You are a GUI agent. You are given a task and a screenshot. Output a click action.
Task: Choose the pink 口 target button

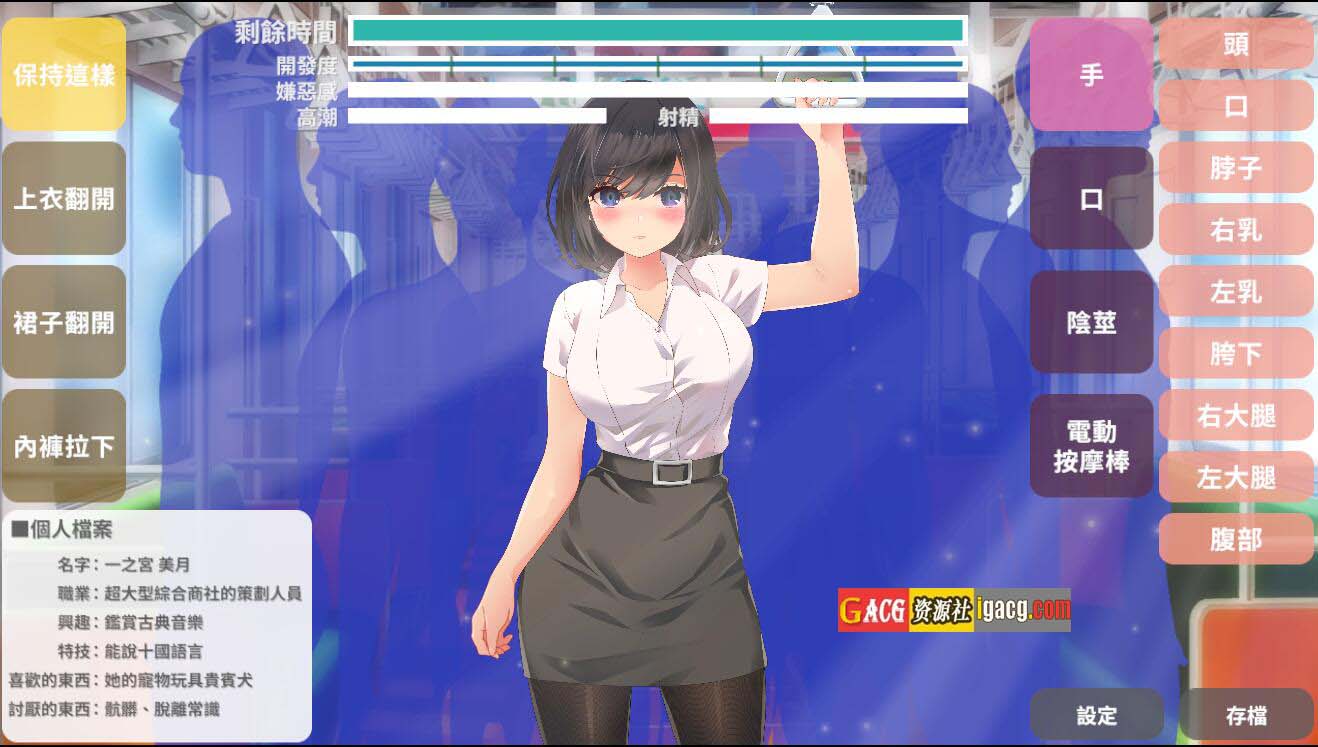1235,106
